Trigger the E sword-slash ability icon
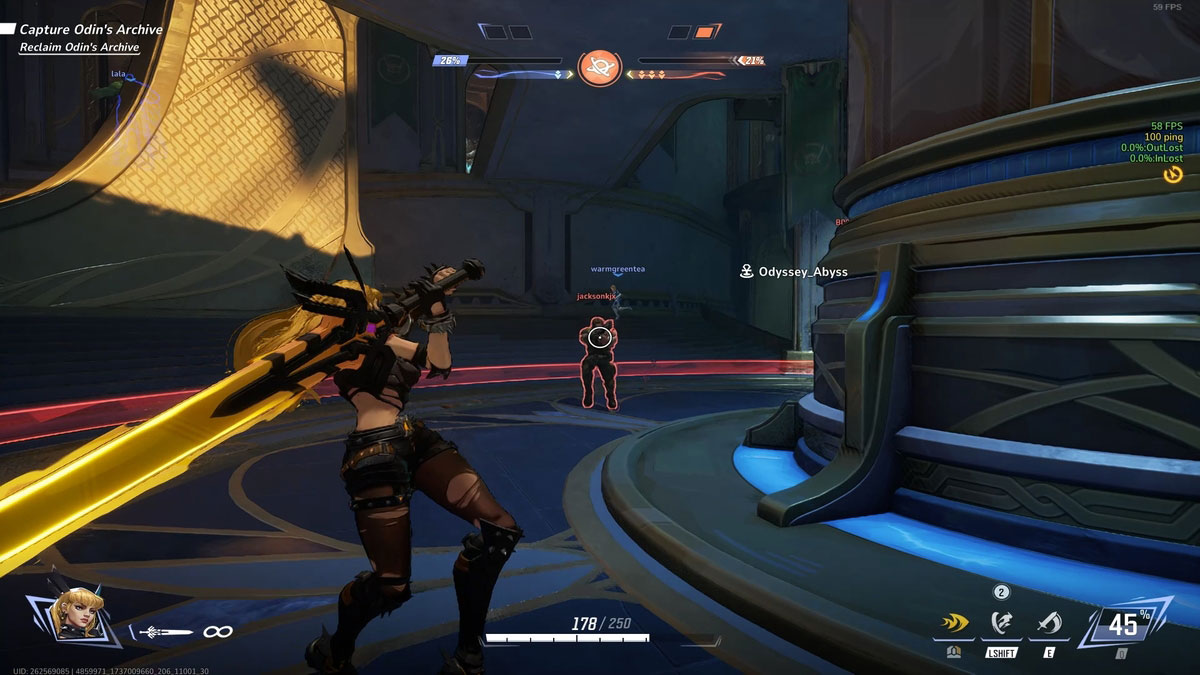This screenshot has width=1200, height=675. 1049,625
